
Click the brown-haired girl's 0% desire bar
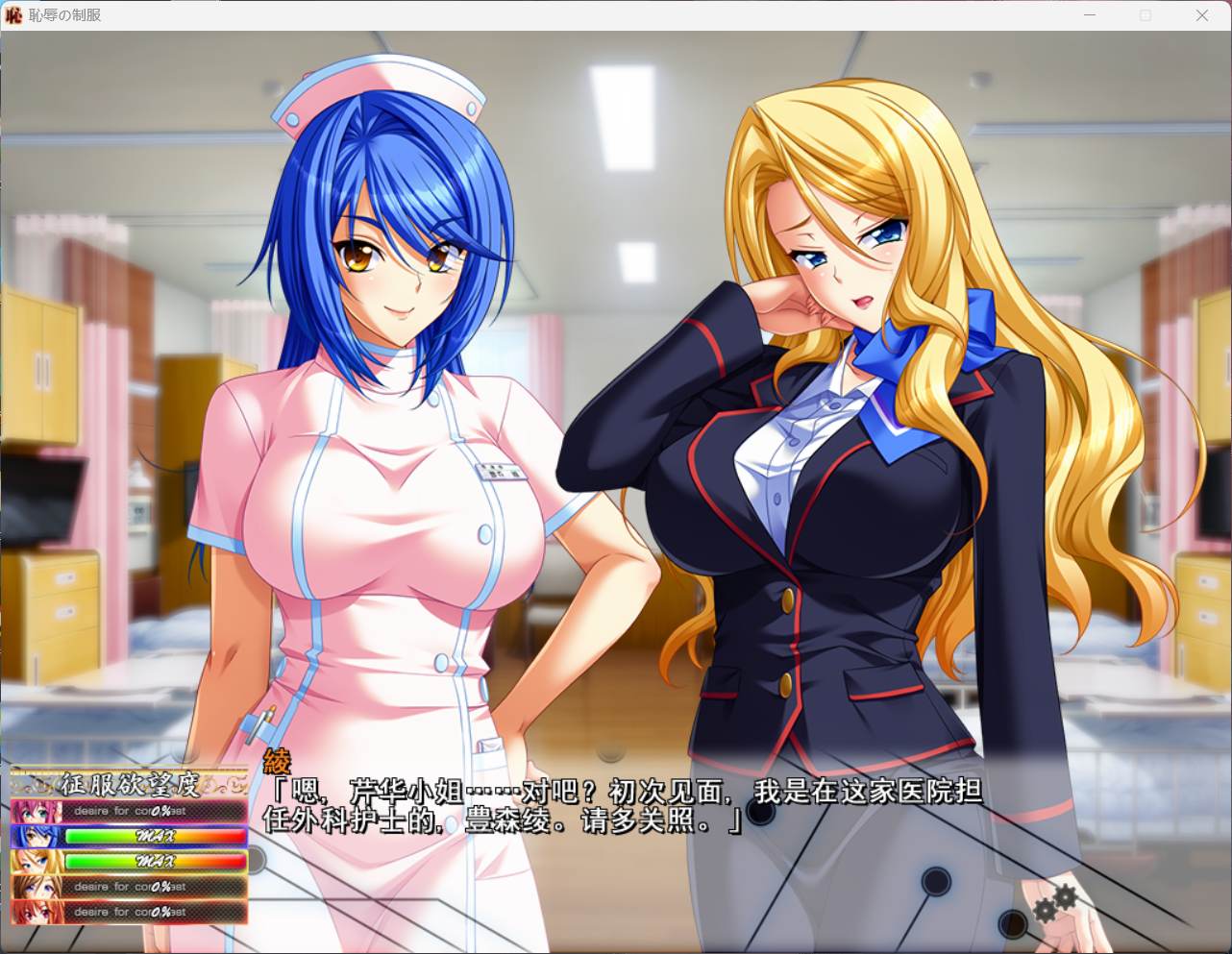(x=154, y=887)
